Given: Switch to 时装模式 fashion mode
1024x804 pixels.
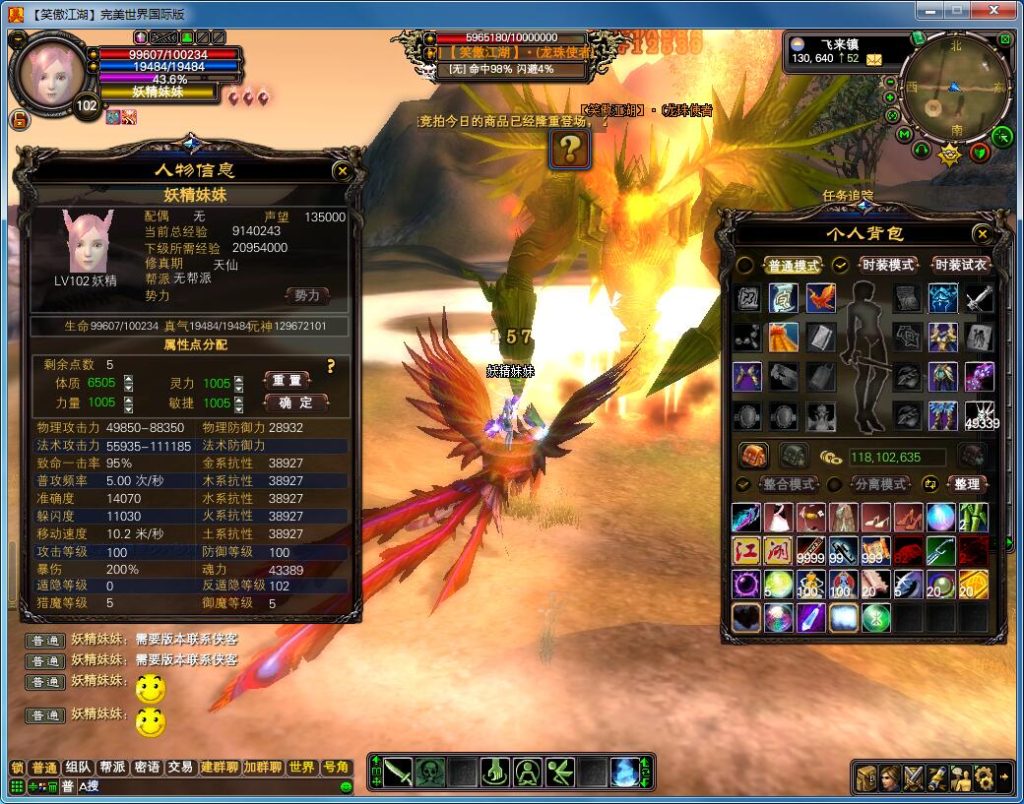Looking at the screenshot, I should pyautogui.click(x=888, y=265).
